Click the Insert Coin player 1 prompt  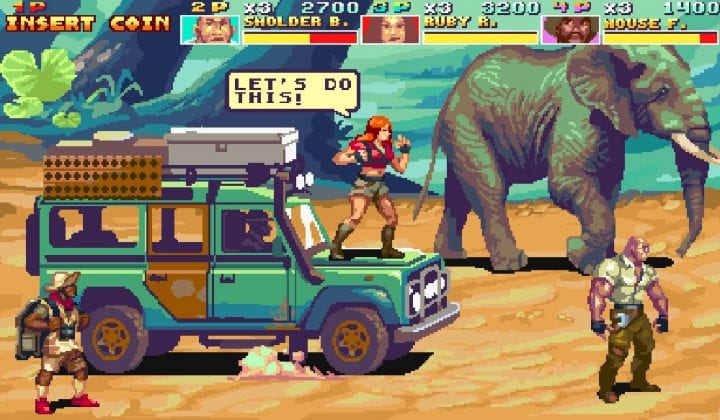coord(88,23)
